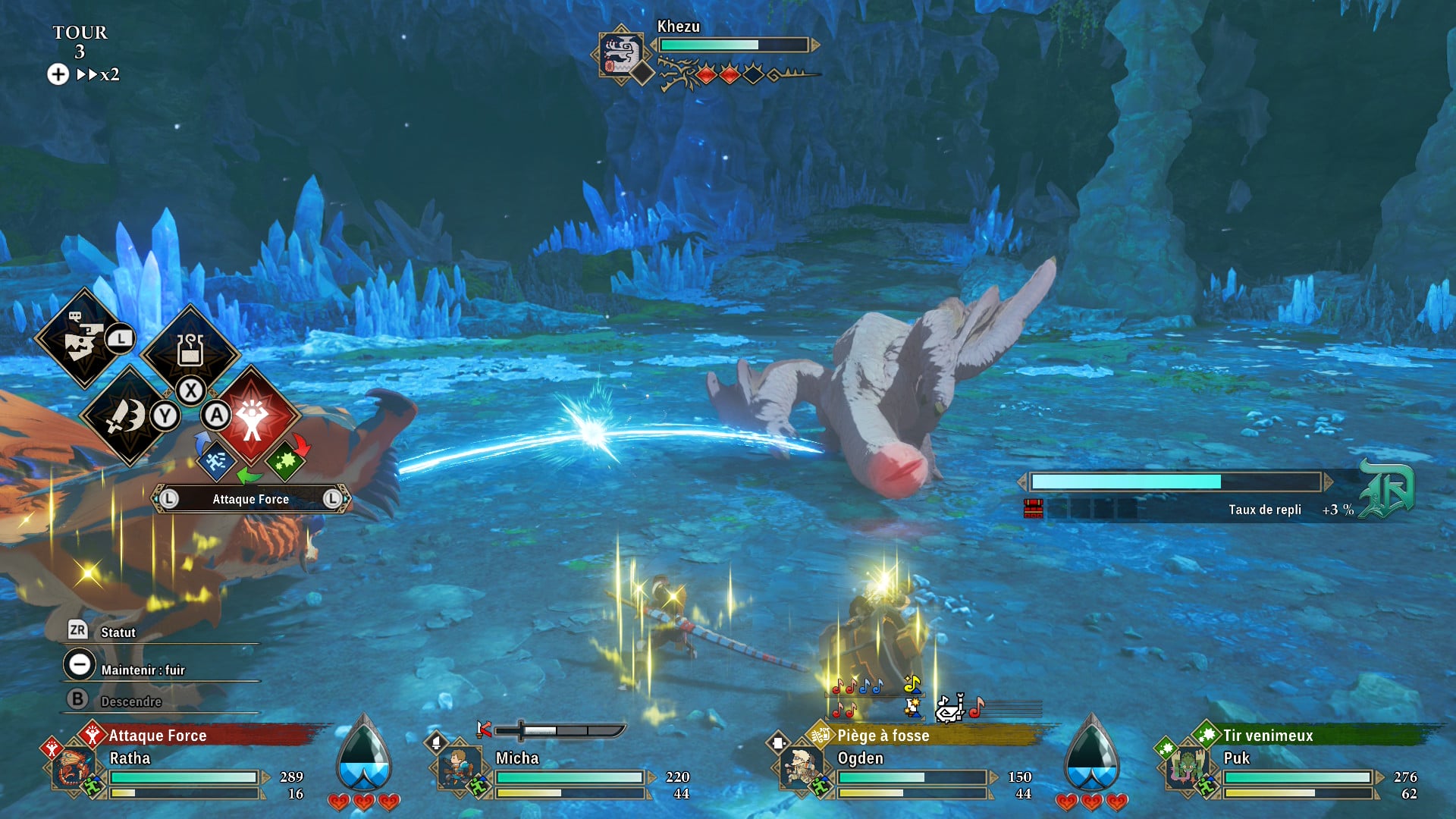This screenshot has width=1456, height=819.
Task: Select the Maintenir : fuir option
Action: (x=142, y=670)
